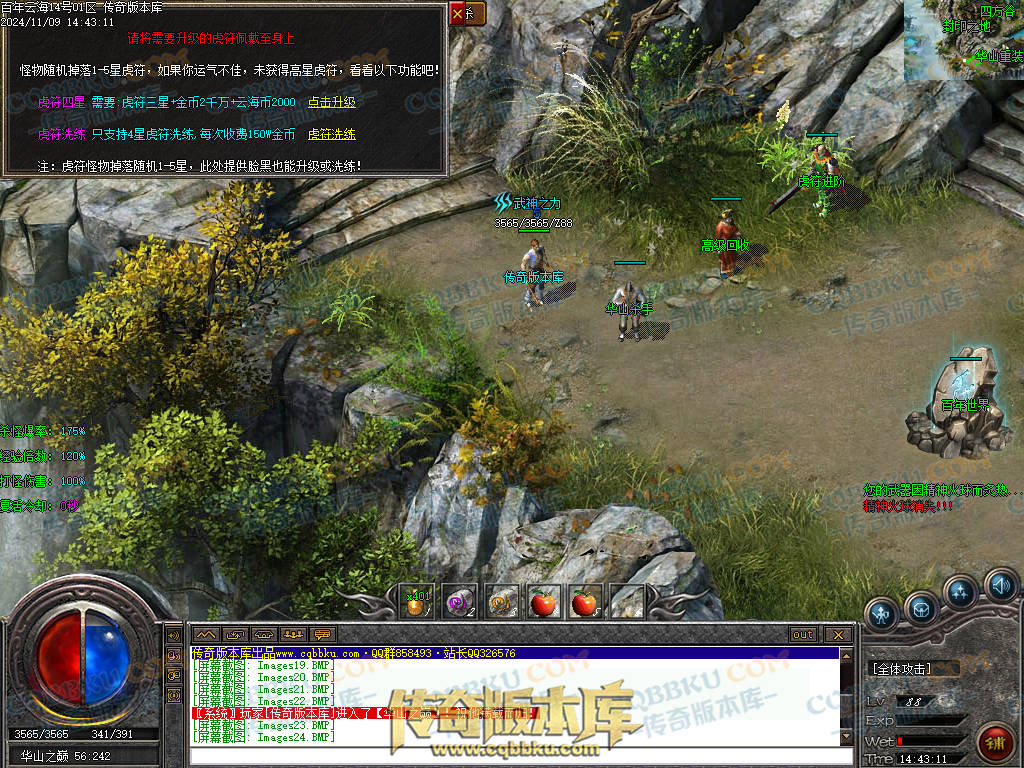Viewport: 1024px width, 768px height.
Task: Open the round red 铺 shop button
Action: coord(992,741)
